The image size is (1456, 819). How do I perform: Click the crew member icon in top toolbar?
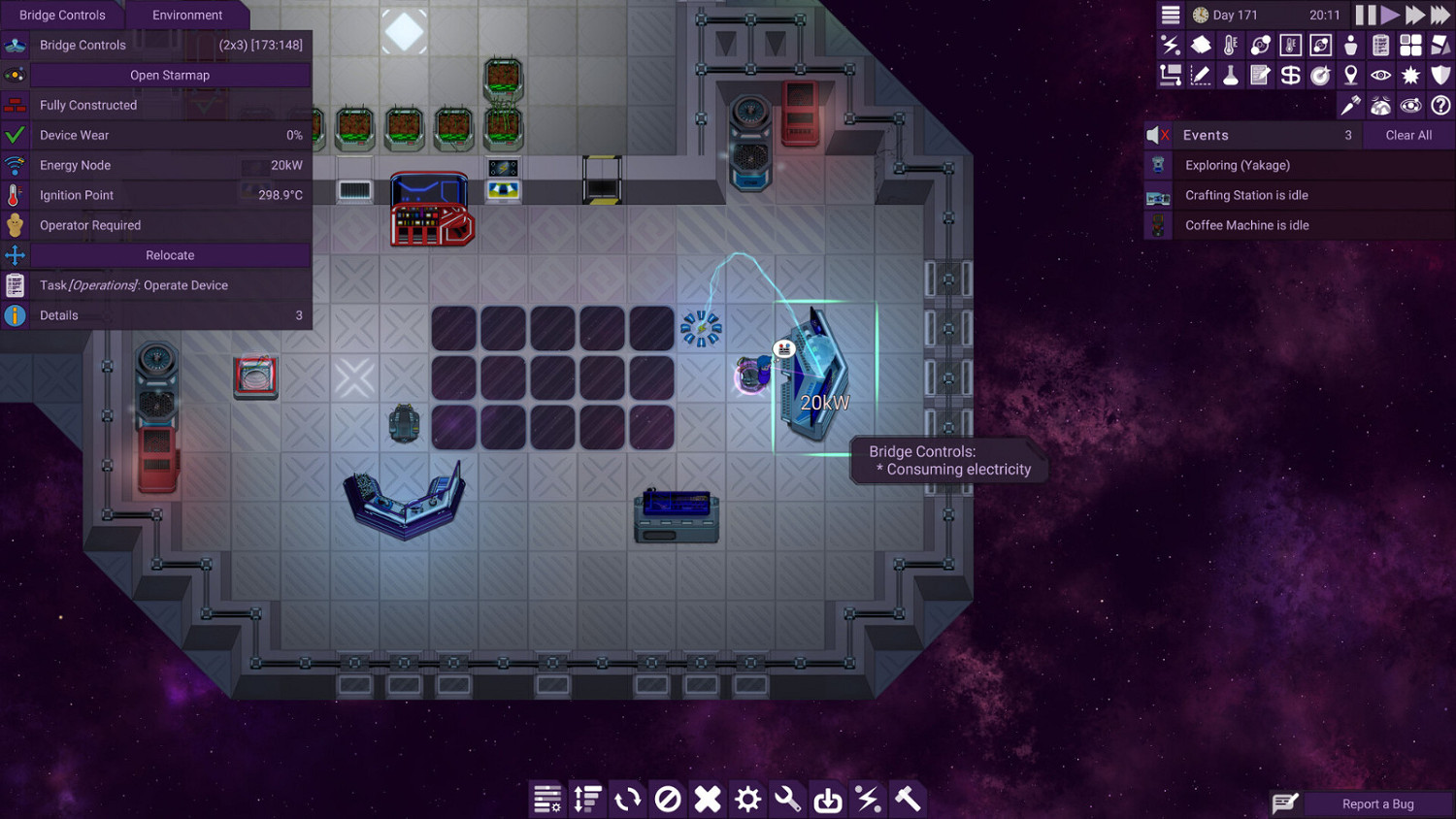pos(1351,45)
